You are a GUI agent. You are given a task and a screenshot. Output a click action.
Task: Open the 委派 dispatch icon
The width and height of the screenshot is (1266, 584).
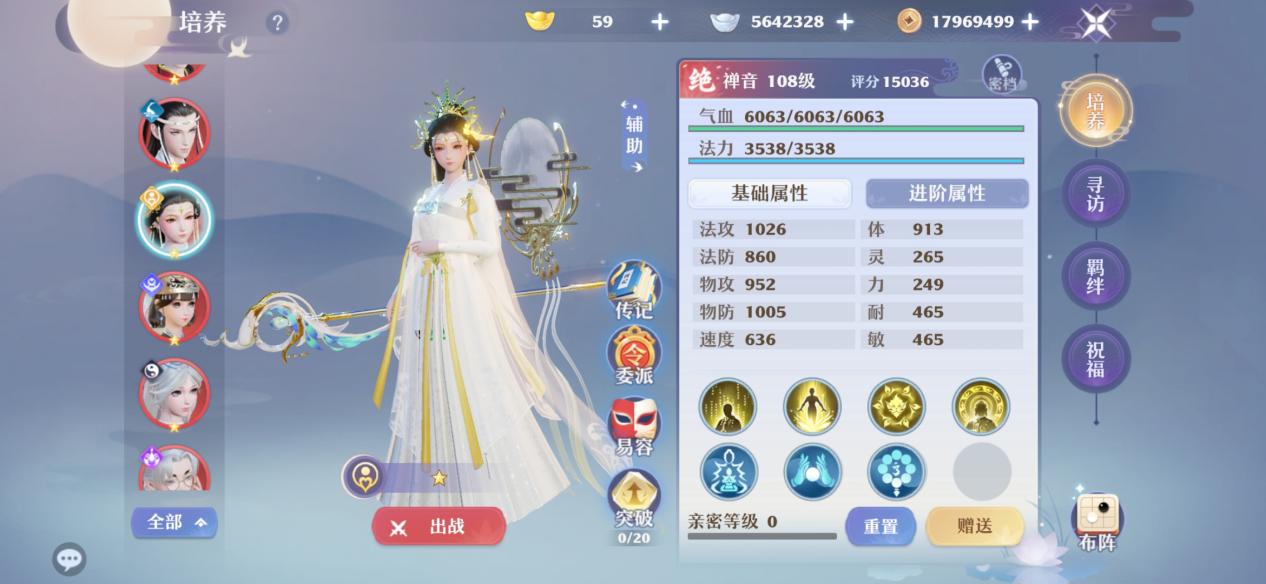[634, 357]
